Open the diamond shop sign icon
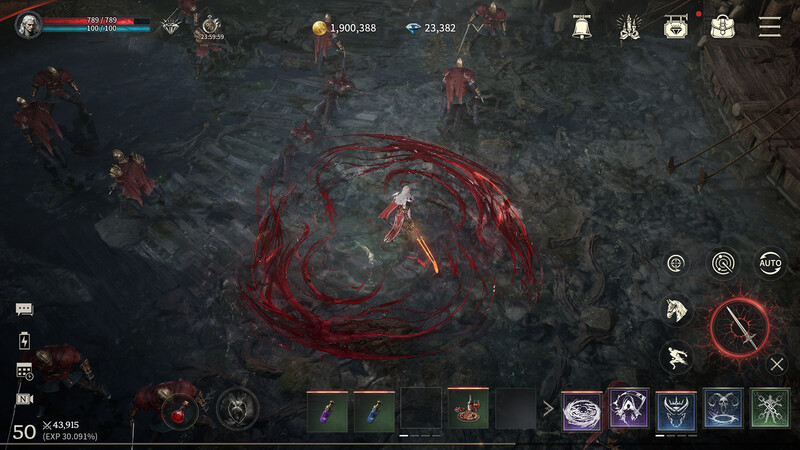The image size is (800, 450). pyautogui.click(x=677, y=27)
